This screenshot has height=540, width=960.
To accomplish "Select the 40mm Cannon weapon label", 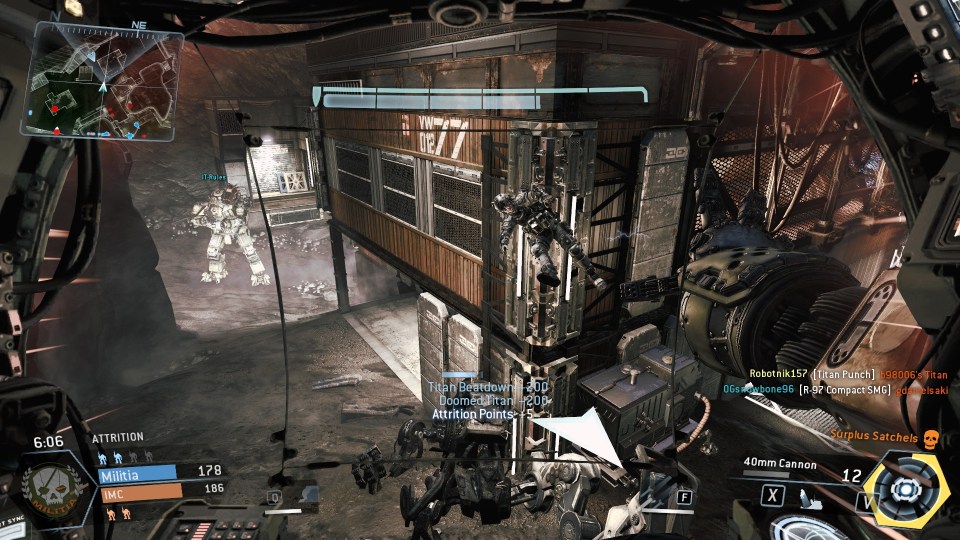I will point(781,465).
